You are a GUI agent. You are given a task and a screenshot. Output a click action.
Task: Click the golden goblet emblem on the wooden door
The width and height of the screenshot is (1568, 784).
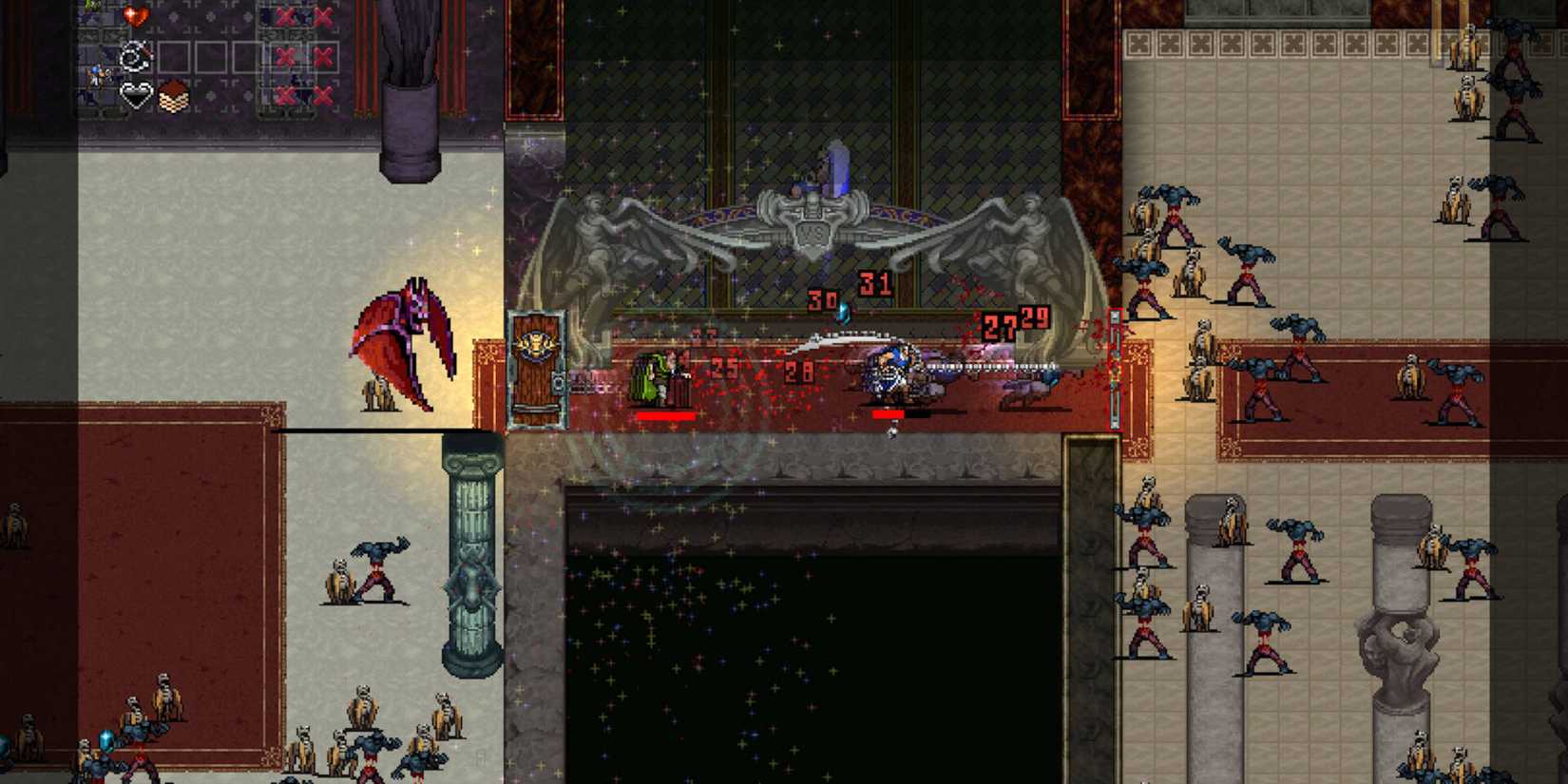point(539,344)
